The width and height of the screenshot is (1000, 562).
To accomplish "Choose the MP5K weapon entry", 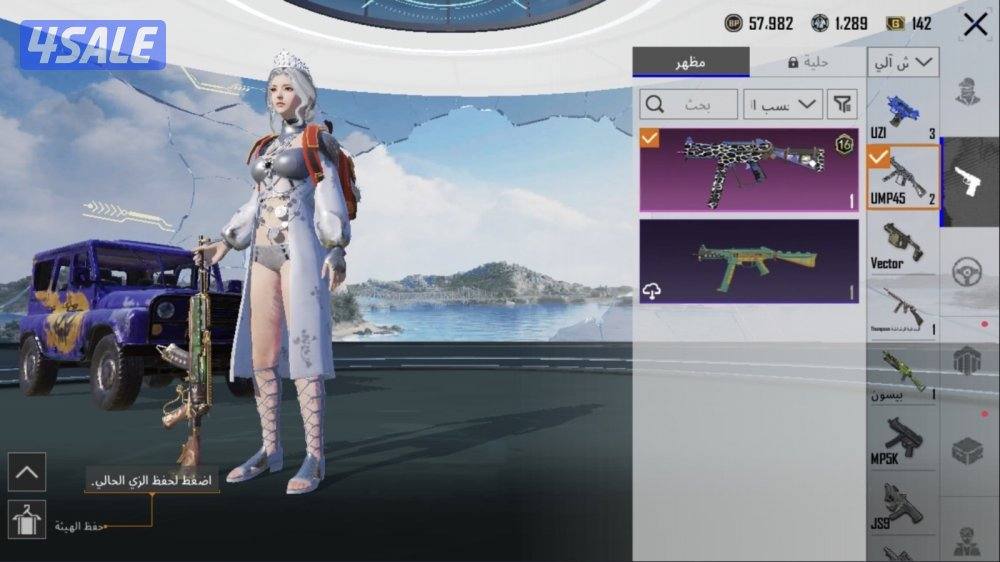I will point(902,441).
